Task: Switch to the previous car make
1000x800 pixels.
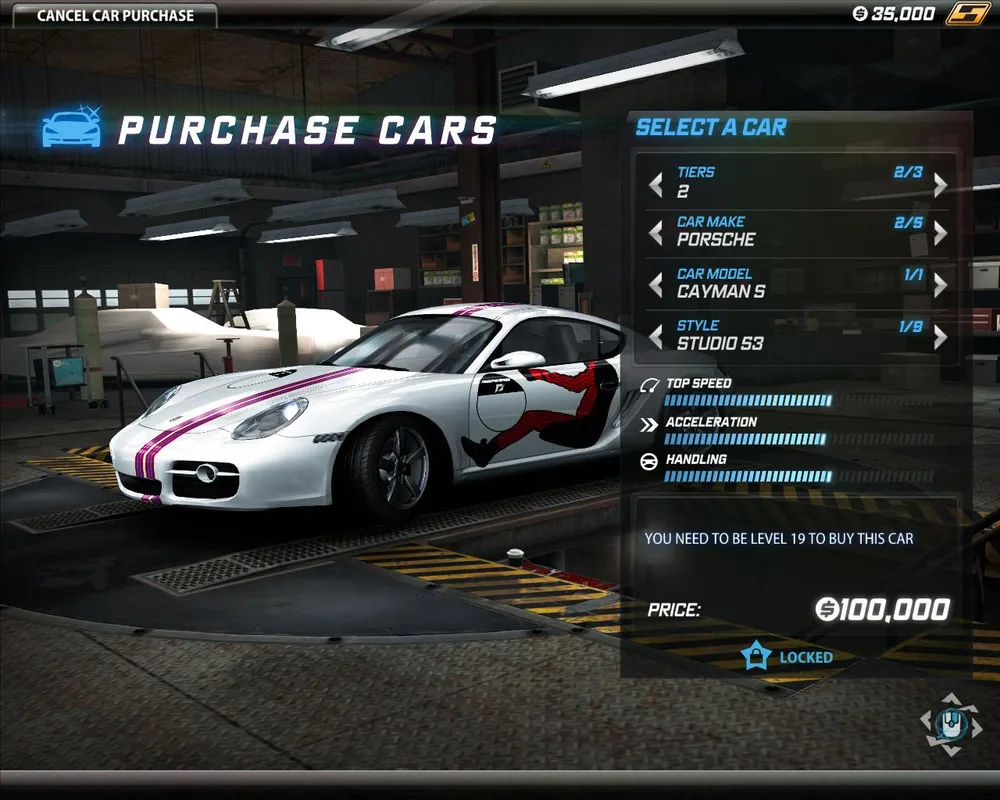Action: (656, 233)
